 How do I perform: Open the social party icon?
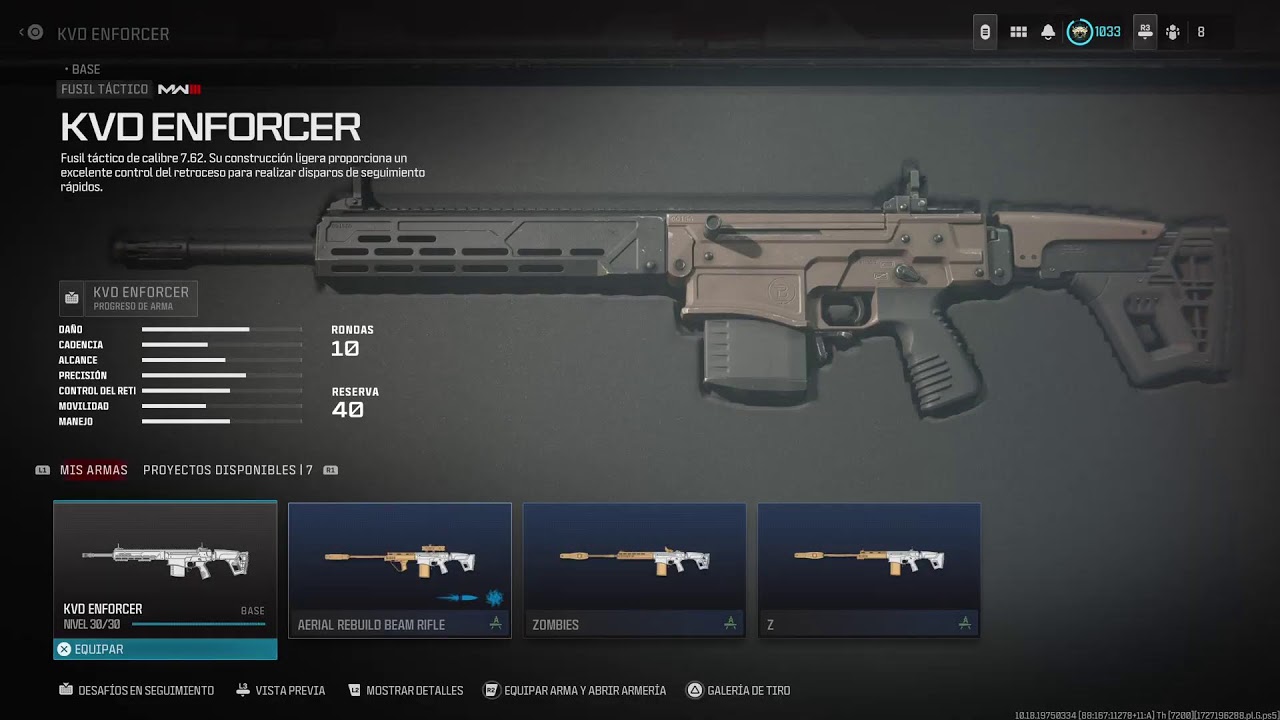coord(1173,32)
